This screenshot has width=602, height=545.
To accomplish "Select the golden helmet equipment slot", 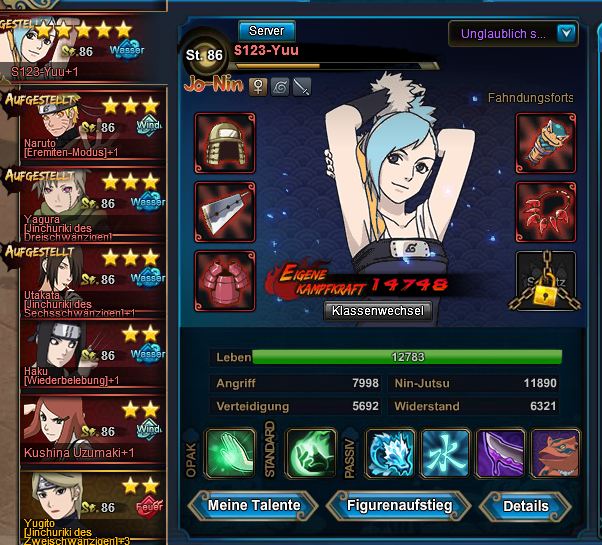I will [x=225, y=143].
